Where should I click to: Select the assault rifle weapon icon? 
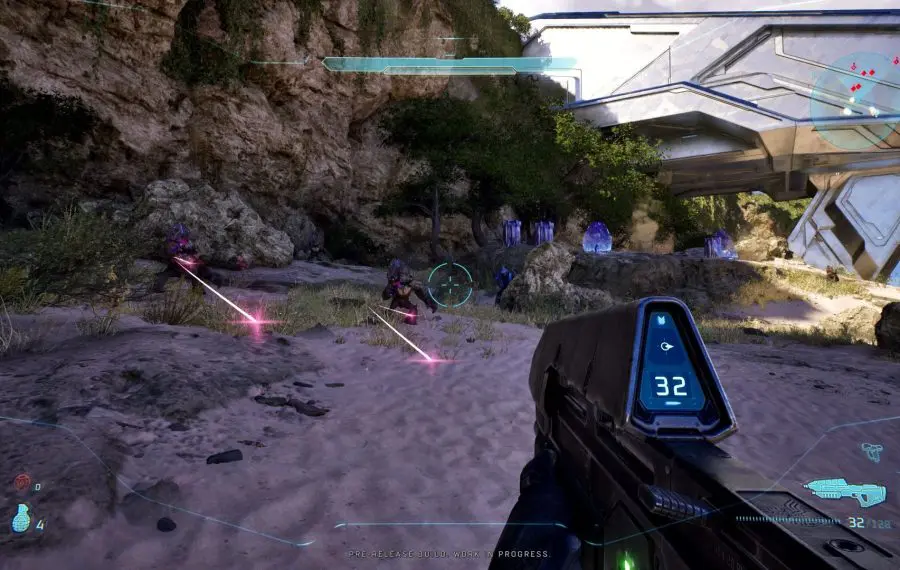pos(844,490)
